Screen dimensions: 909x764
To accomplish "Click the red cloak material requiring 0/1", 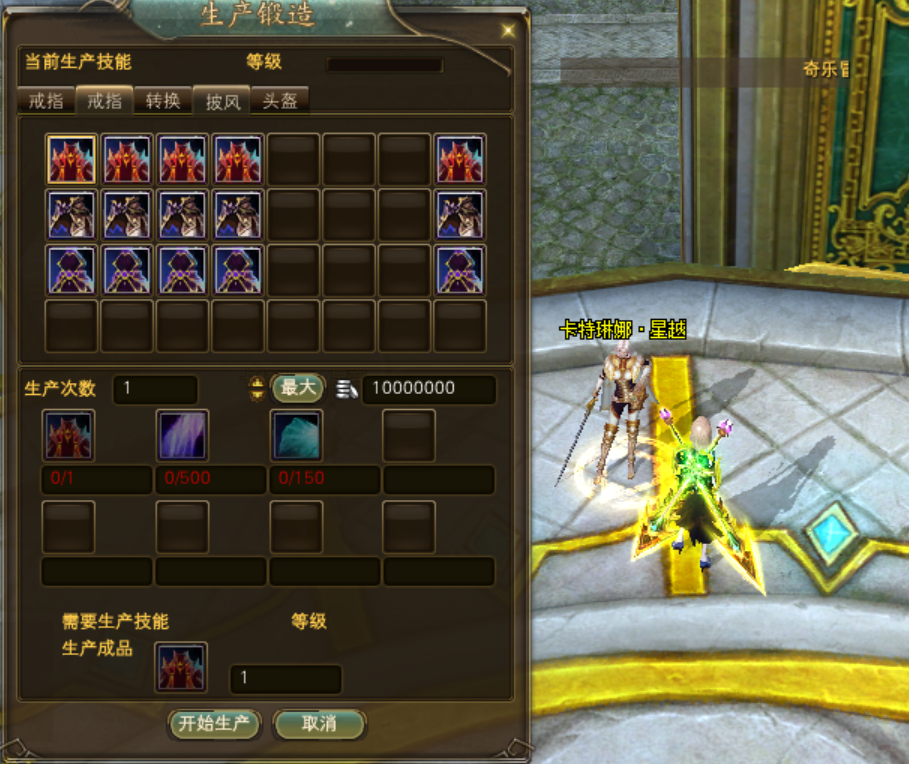I will (x=69, y=435).
